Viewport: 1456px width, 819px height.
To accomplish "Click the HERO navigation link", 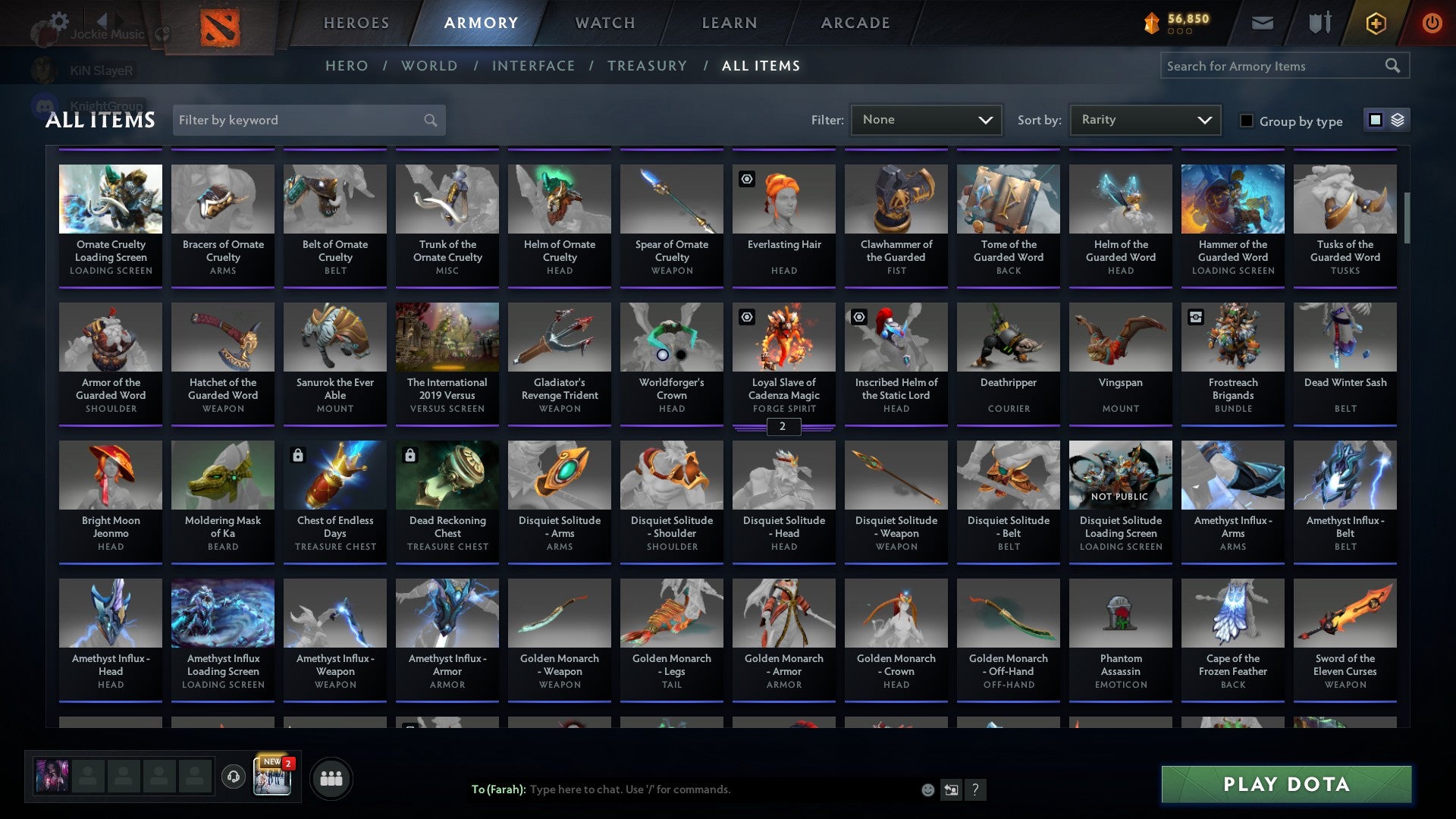I will 347,65.
